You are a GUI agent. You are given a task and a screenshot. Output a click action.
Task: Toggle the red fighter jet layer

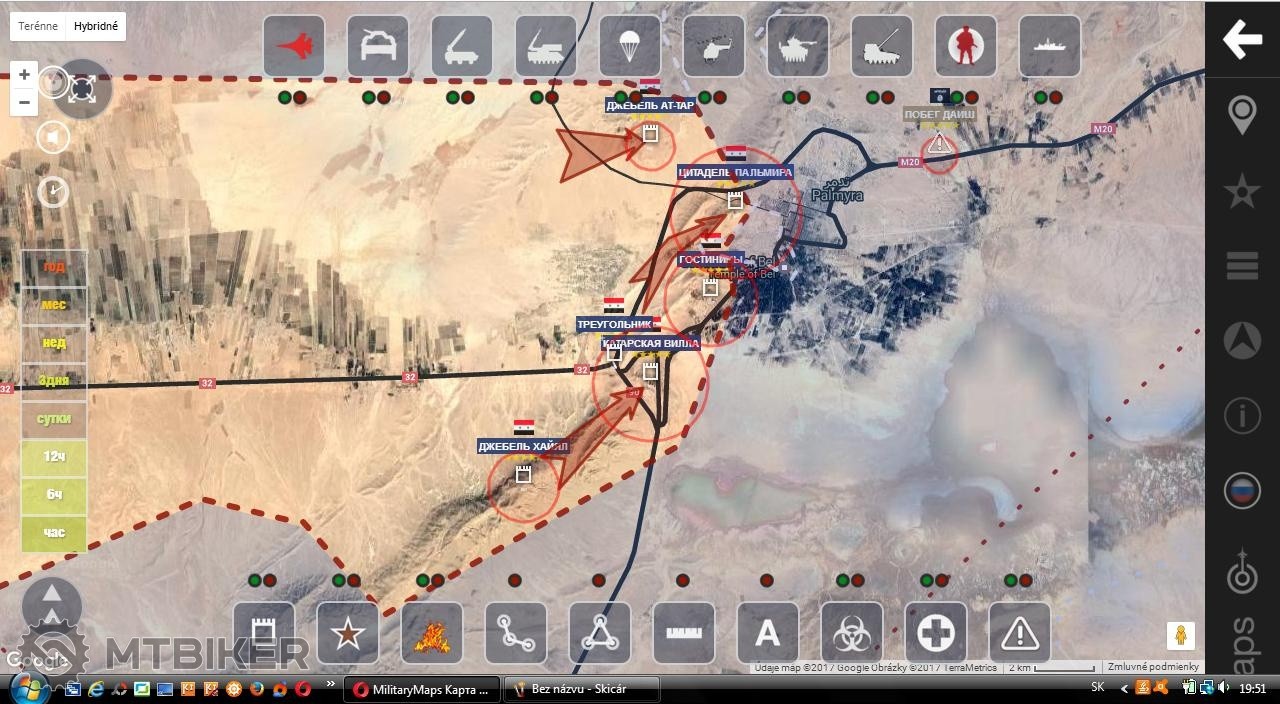click(294, 46)
